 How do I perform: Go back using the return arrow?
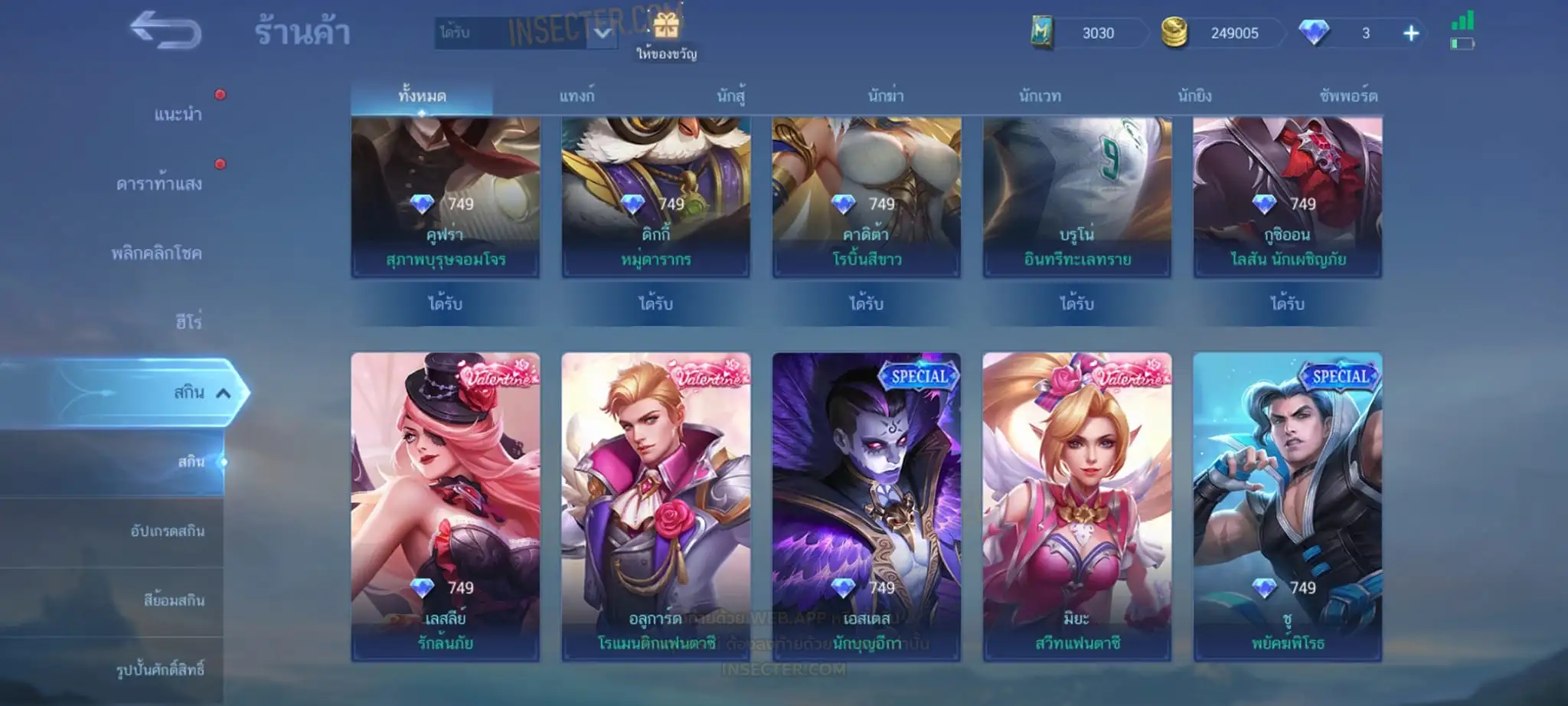click(x=166, y=32)
